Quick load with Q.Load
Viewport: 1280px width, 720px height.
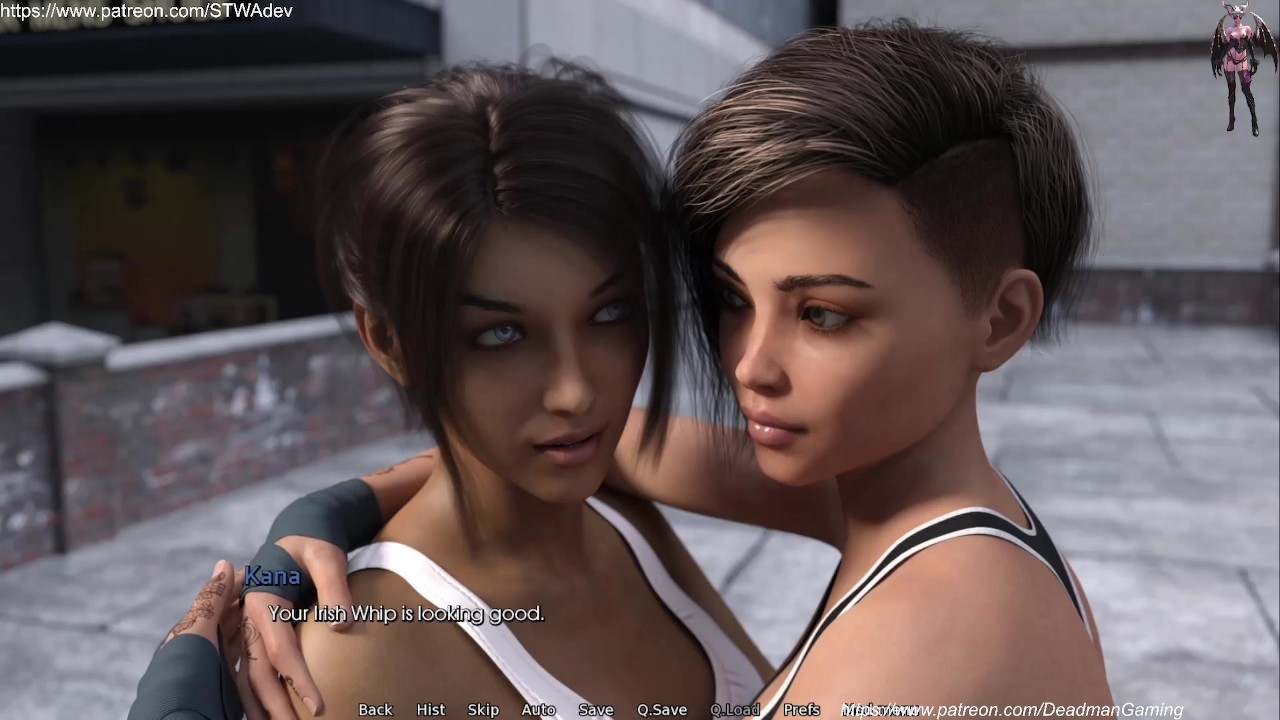(x=735, y=709)
